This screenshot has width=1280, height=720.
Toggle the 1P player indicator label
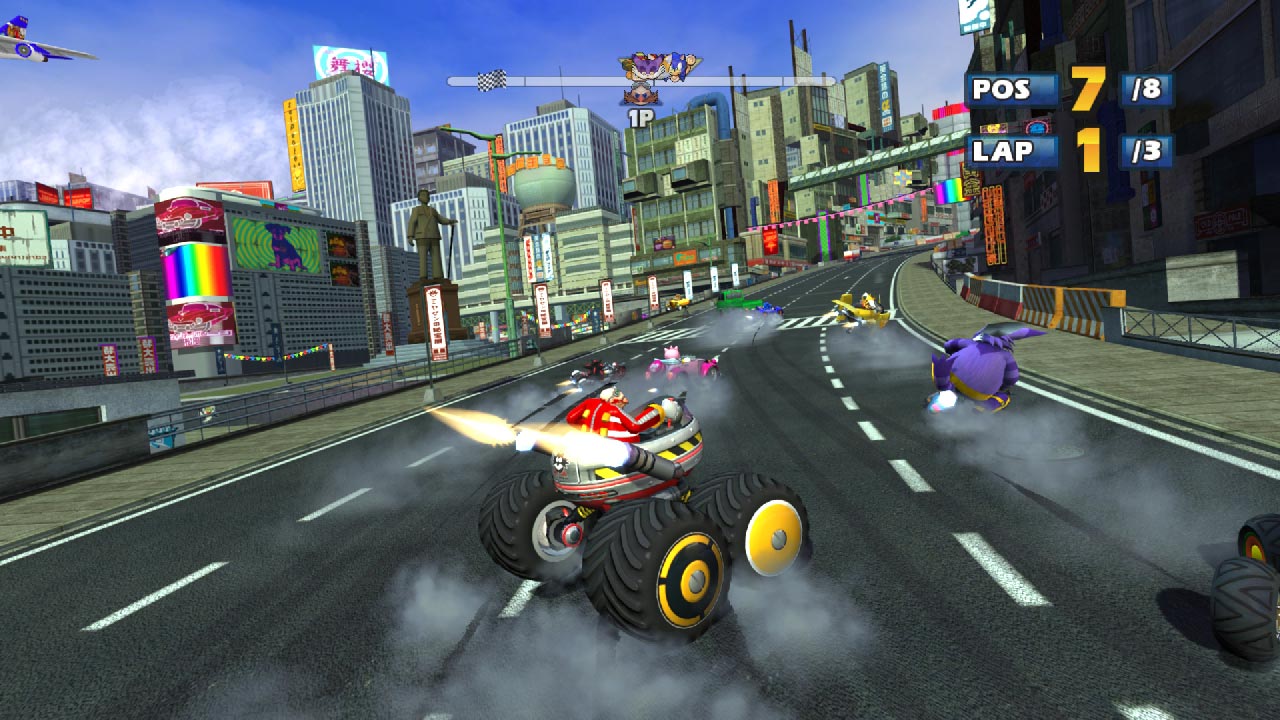click(640, 116)
